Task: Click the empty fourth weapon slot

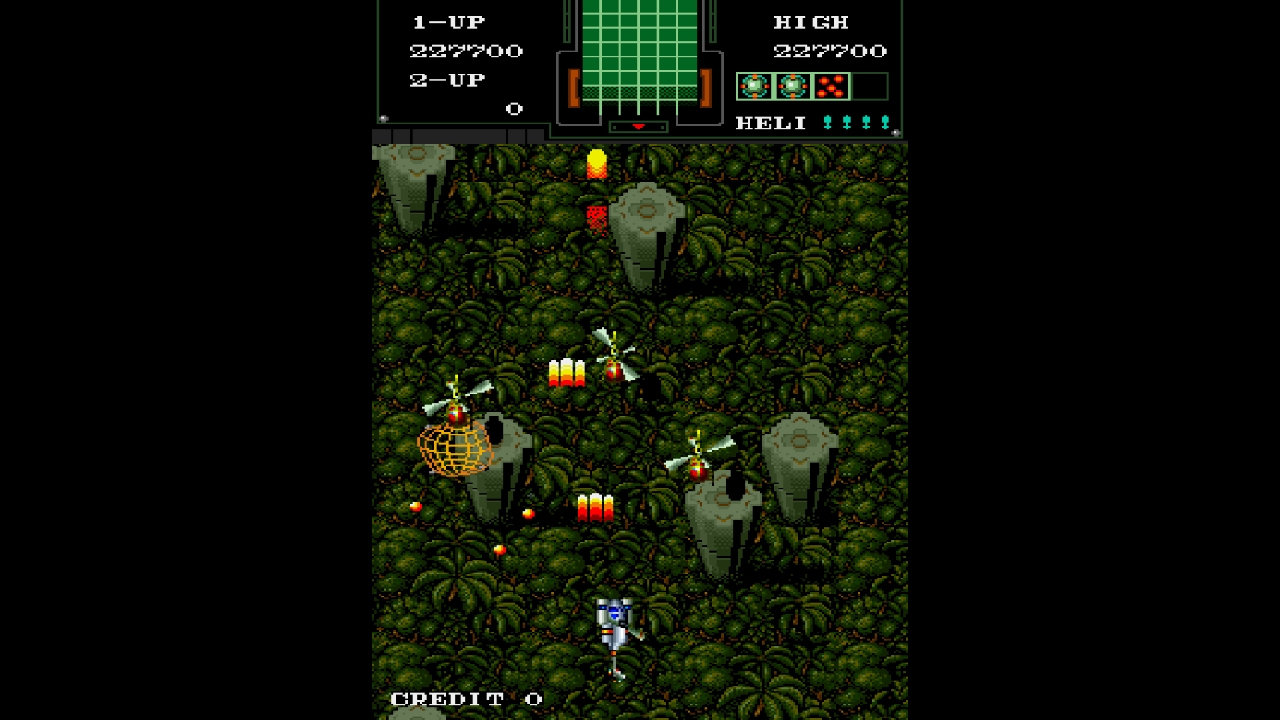Action: 868,86
